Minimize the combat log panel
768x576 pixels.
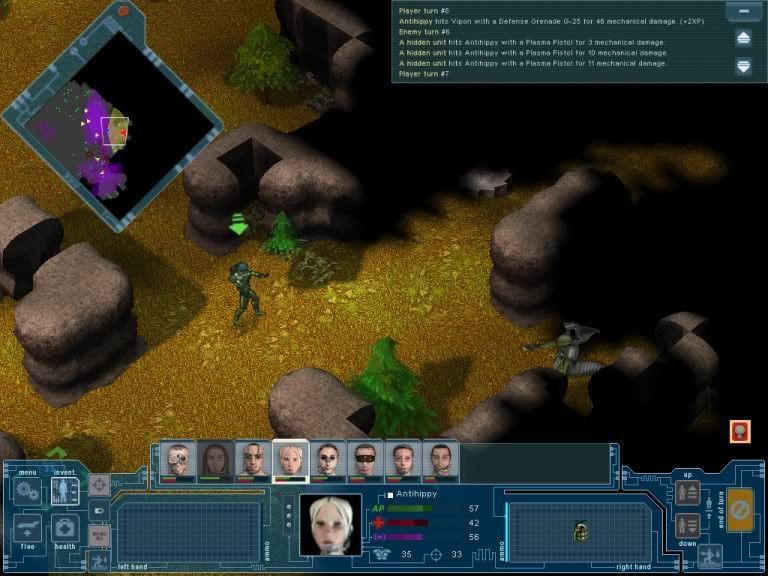click(743, 13)
